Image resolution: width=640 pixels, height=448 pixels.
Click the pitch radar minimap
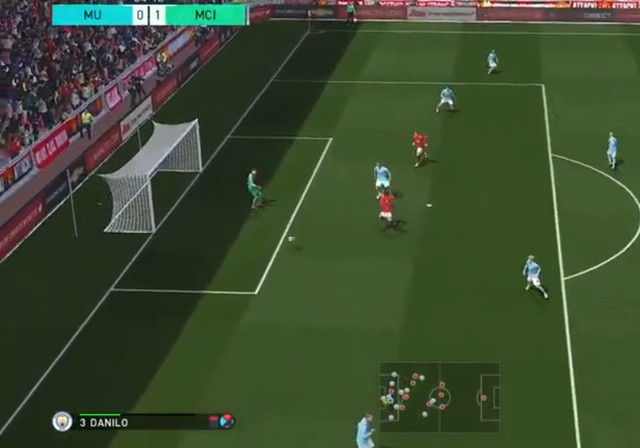[x=439, y=397]
